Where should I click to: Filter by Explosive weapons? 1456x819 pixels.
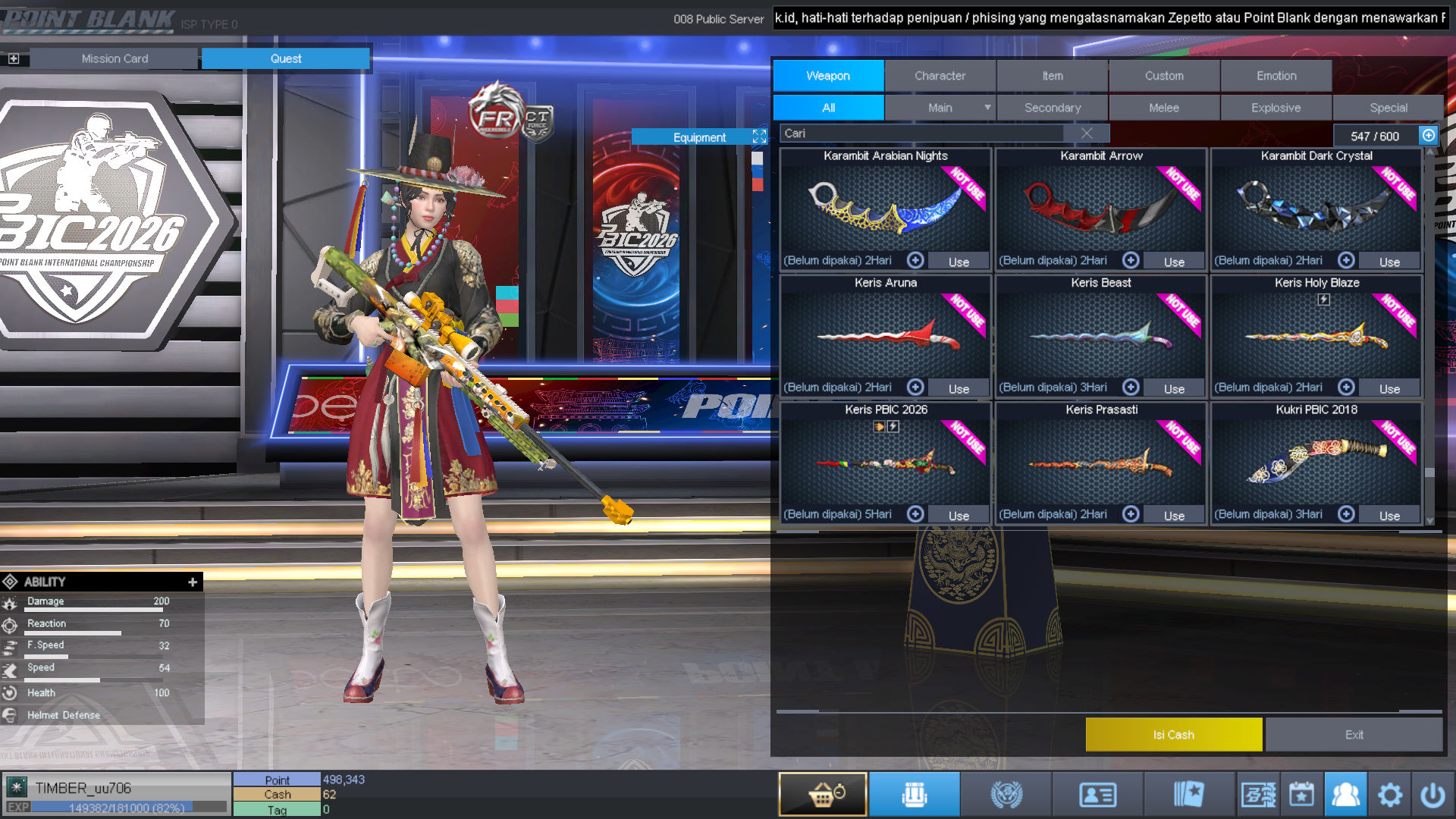tap(1276, 108)
